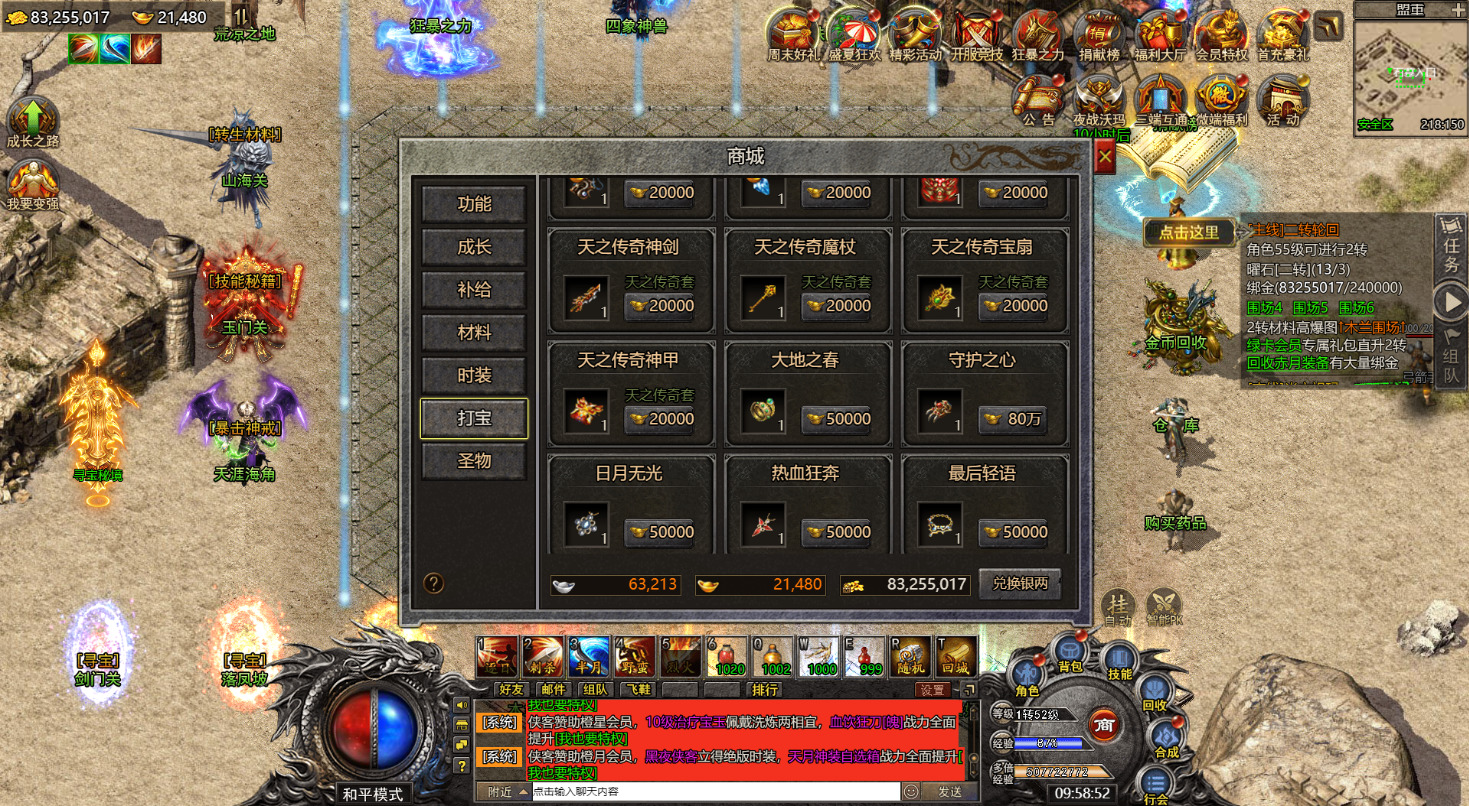Open the shop help question mark
This screenshot has height=806, width=1469.
coord(434,583)
